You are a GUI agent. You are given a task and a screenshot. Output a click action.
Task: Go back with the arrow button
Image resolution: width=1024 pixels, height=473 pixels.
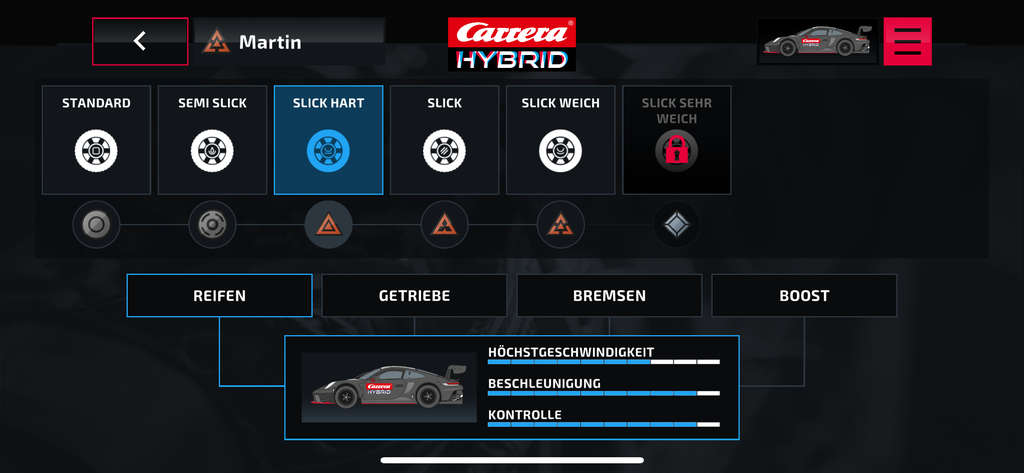point(140,41)
